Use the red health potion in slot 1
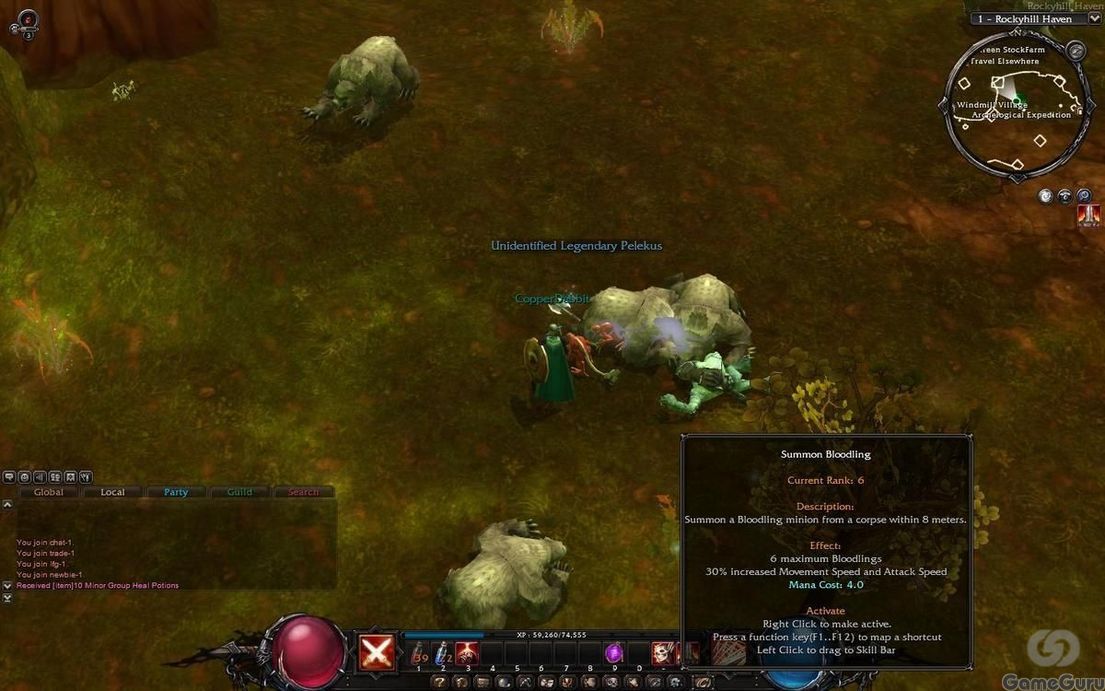Image resolution: width=1105 pixels, height=691 pixels. pyautogui.click(x=418, y=653)
